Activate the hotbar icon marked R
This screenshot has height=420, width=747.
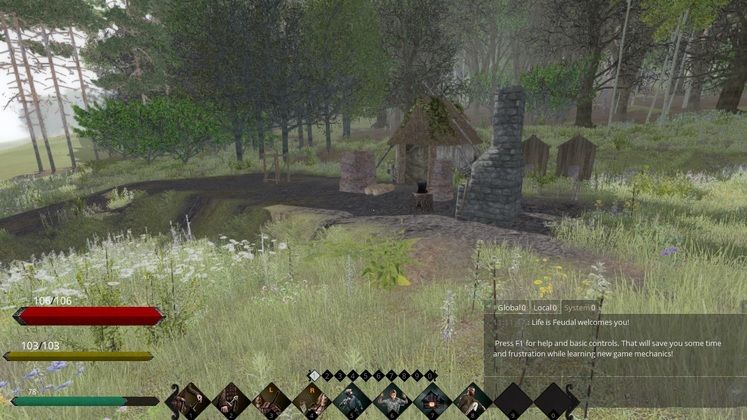311,401
